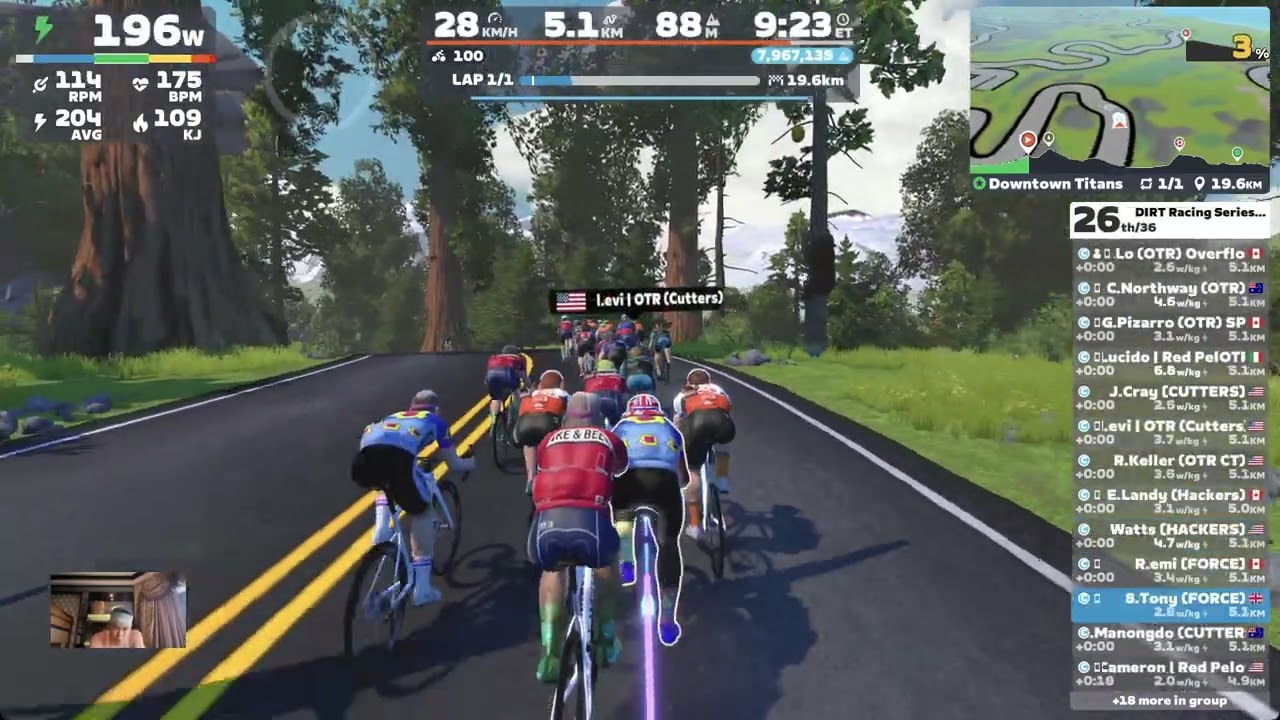Select C.Northway (OTR) in the rider list
Screen dimensions: 1280x720
pos(1170,295)
